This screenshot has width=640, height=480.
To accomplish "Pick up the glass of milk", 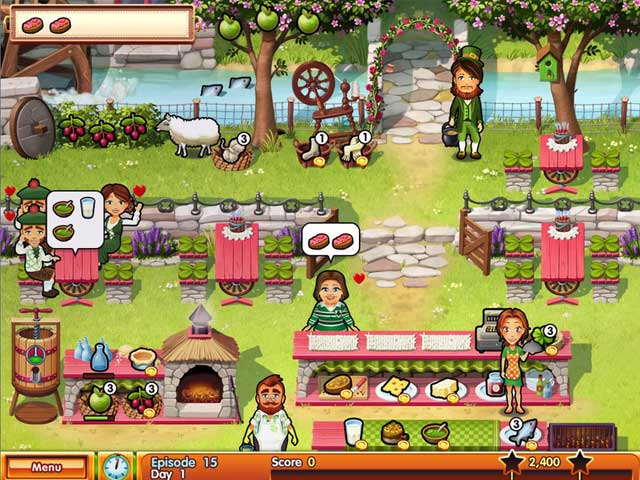I will 353,432.
